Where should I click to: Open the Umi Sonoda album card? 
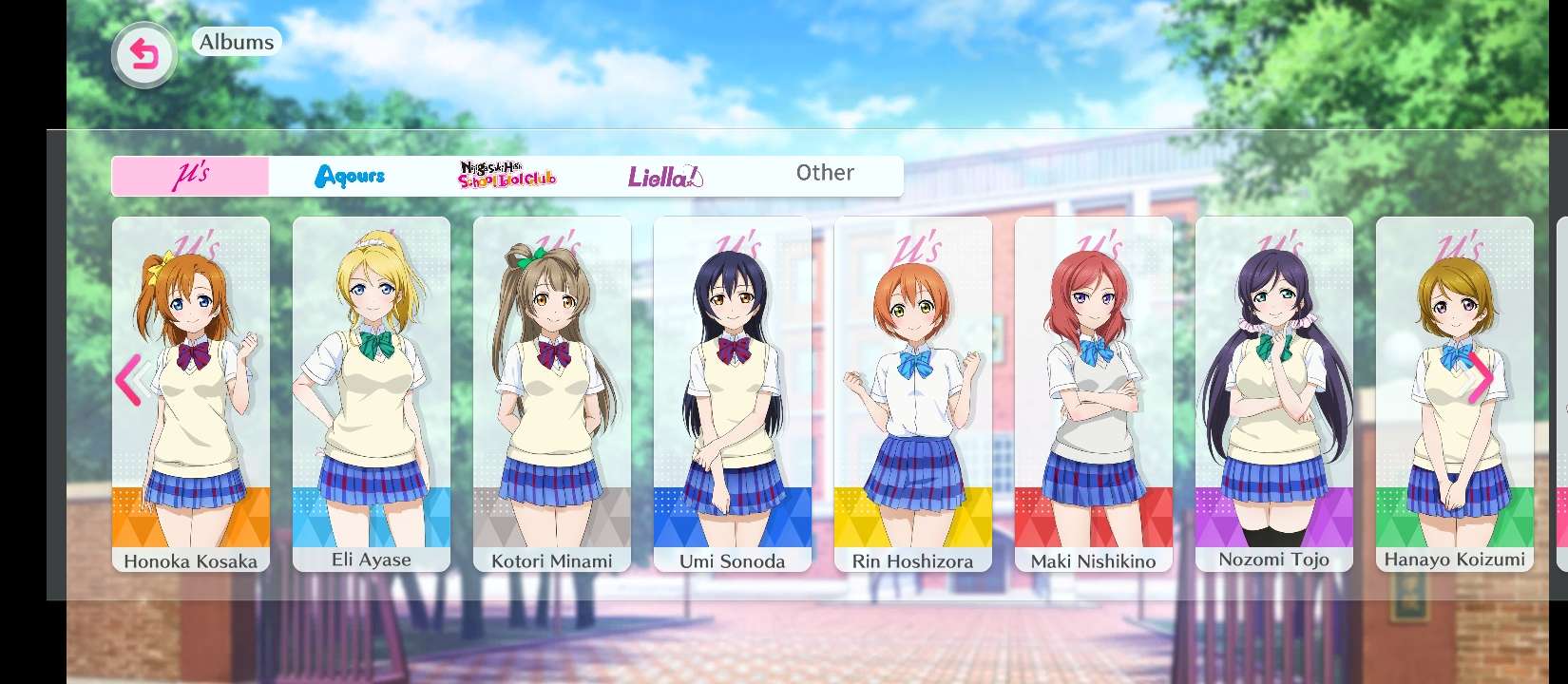pyautogui.click(x=733, y=394)
